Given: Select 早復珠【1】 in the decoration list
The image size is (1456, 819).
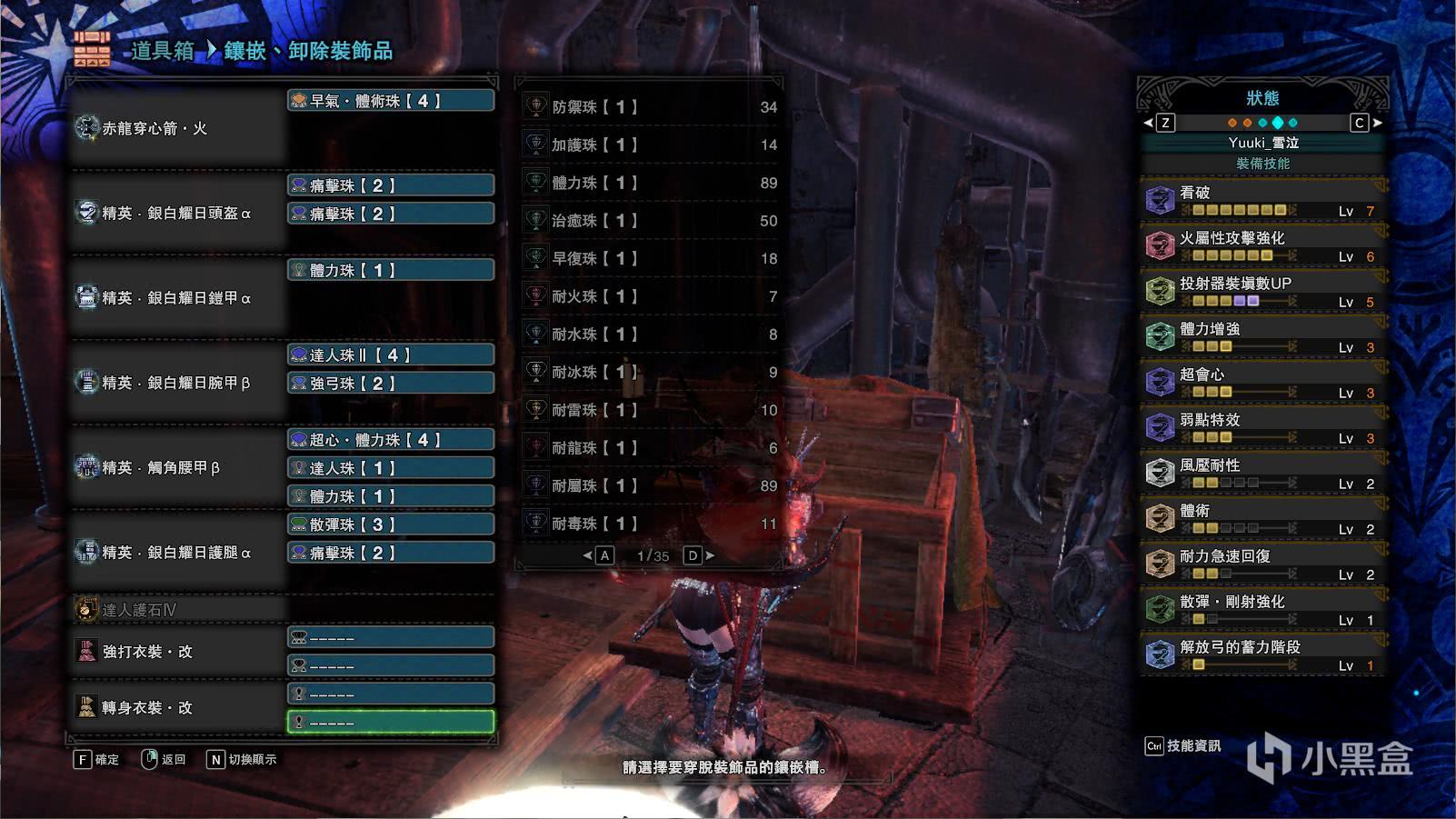Looking at the screenshot, I should coord(651,259).
